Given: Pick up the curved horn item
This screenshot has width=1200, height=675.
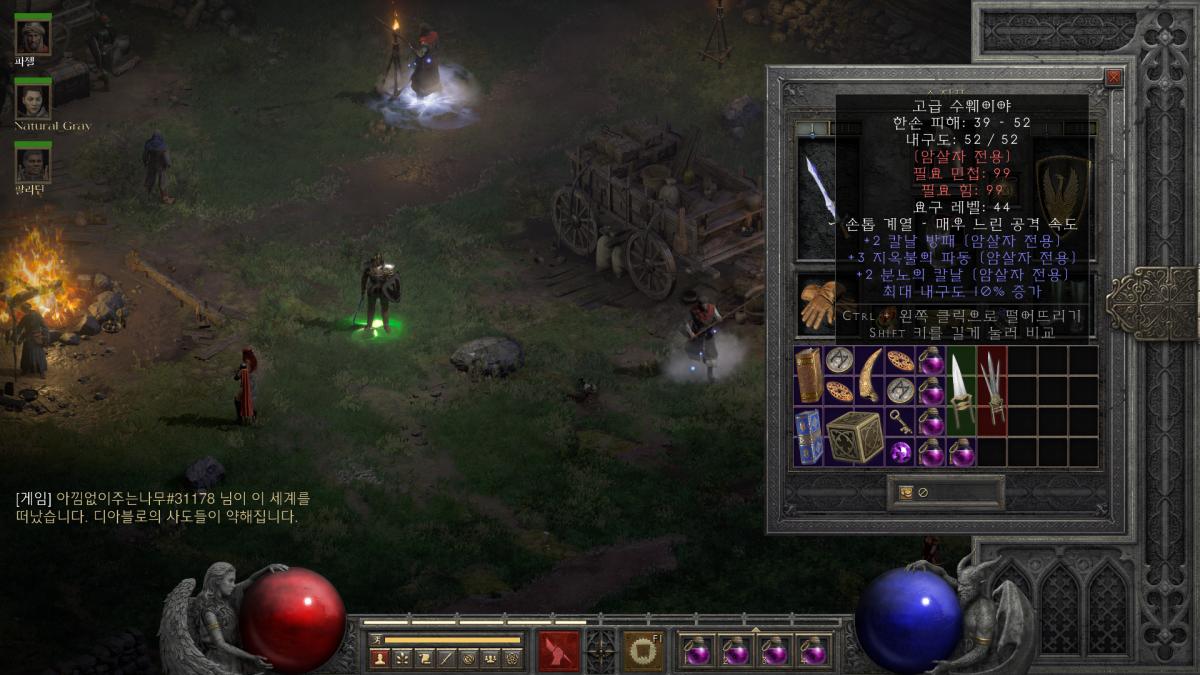Looking at the screenshot, I should (870, 375).
